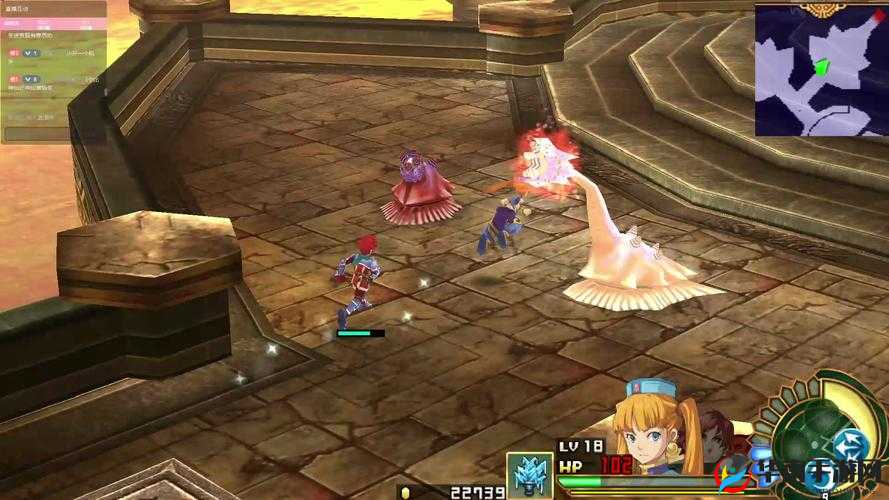889x500 pixels.
Task: Click the minimap in the corner
Action: click(x=820, y=70)
